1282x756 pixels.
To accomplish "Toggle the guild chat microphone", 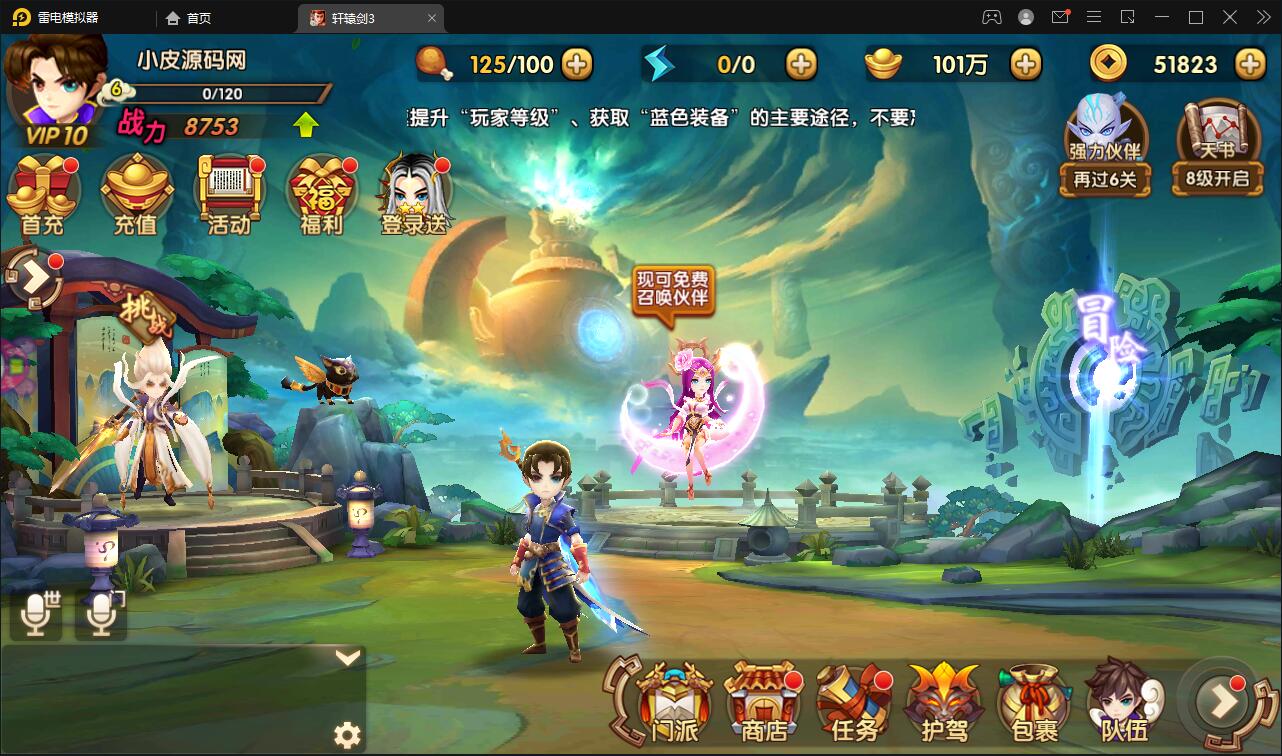I will 100,612.
